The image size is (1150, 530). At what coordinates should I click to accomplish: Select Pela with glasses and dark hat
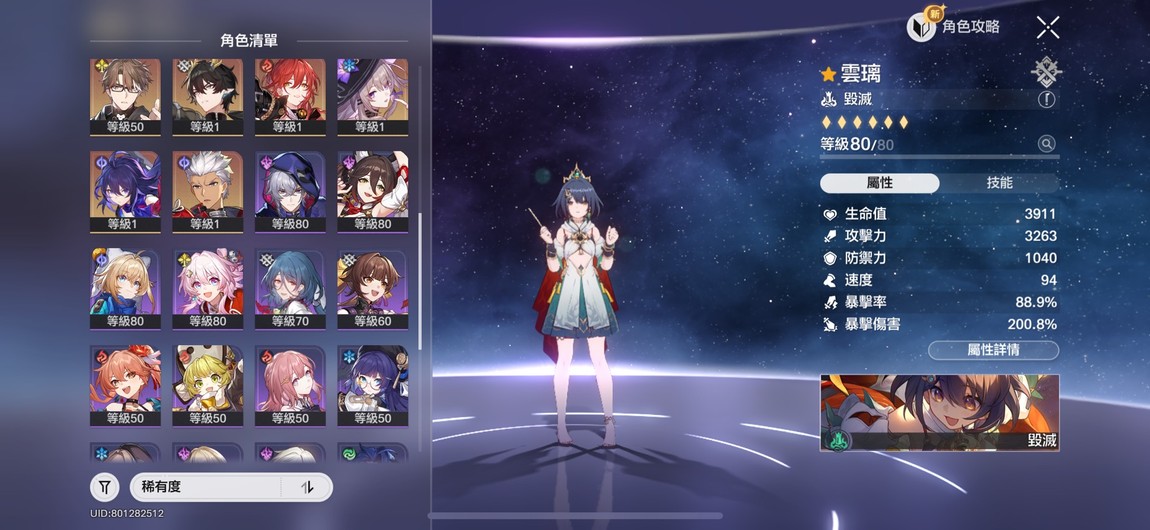(x=372, y=385)
